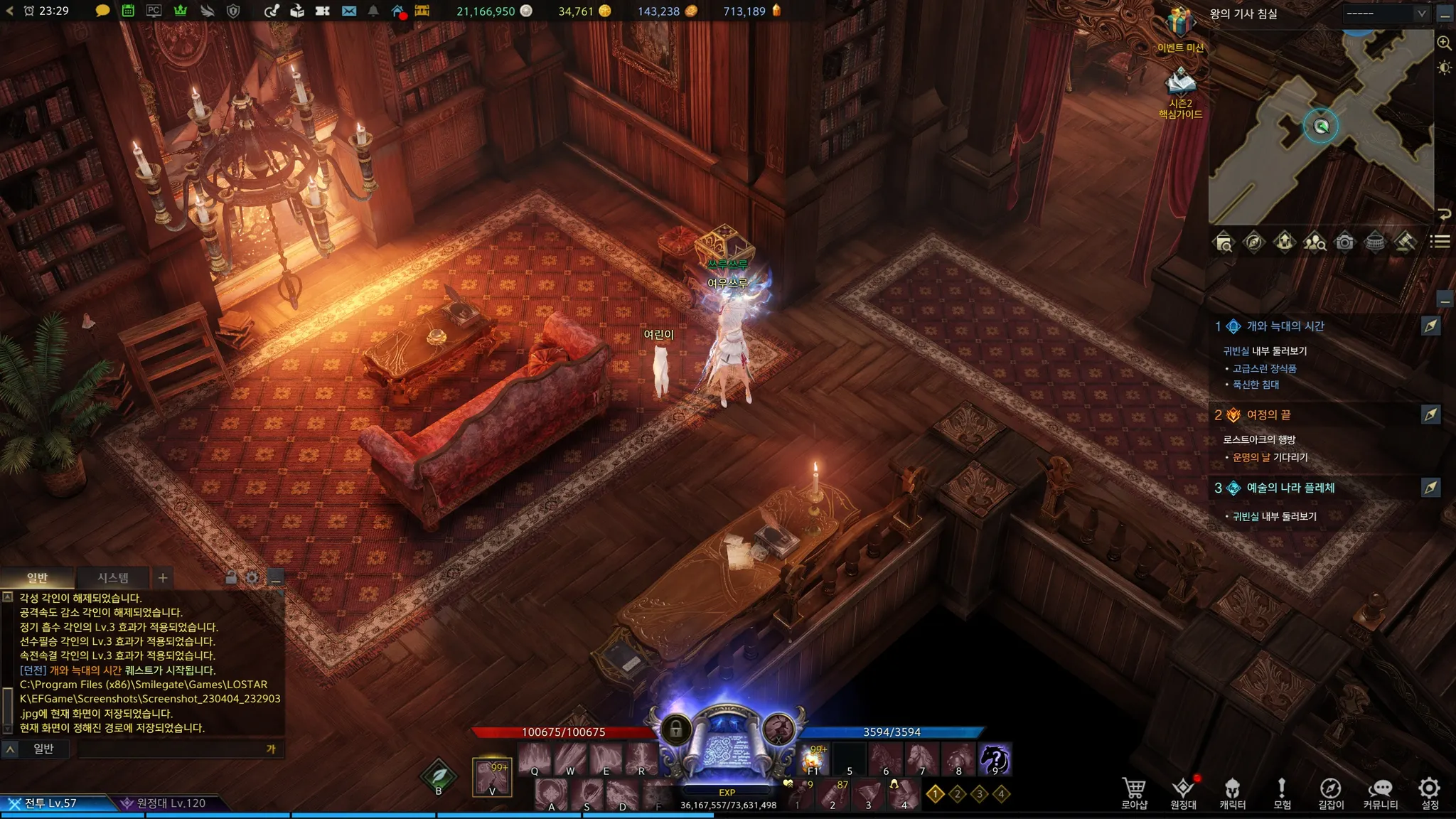Open the 로아샵 shop menu
This screenshot has height=819, width=1456.
click(x=1134, y=793)
